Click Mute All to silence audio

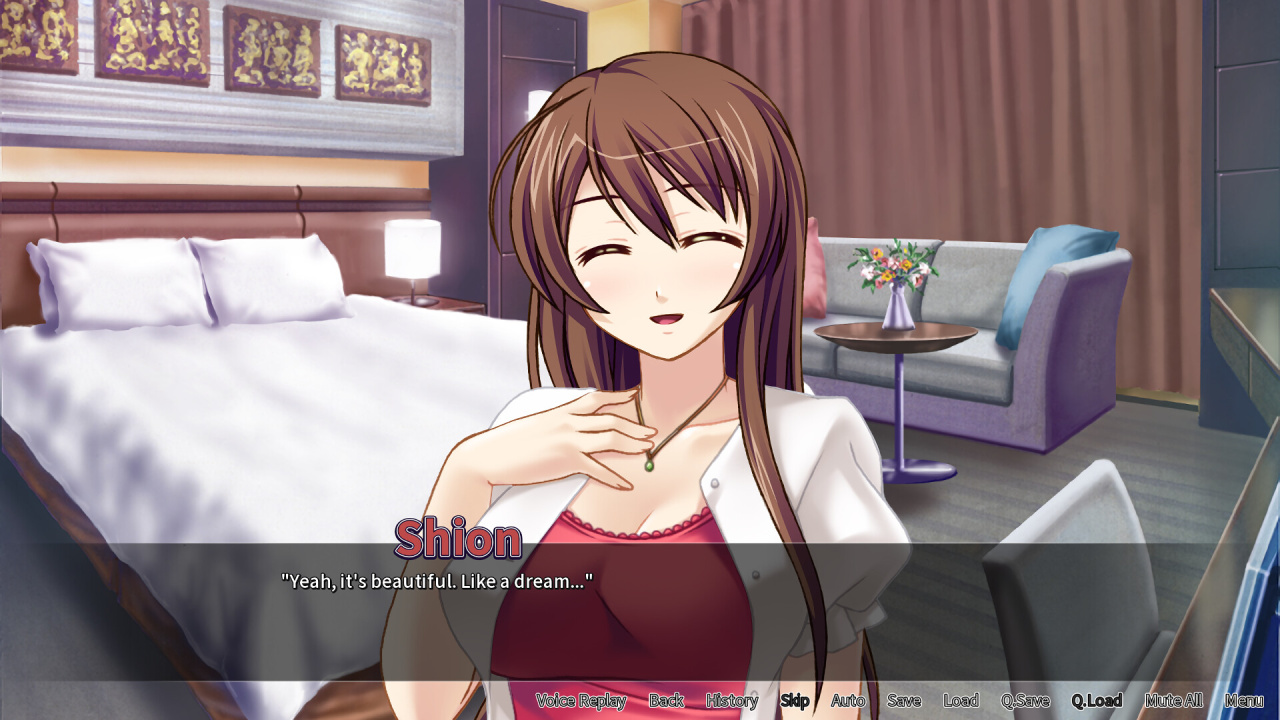[x=1173, y=701]
